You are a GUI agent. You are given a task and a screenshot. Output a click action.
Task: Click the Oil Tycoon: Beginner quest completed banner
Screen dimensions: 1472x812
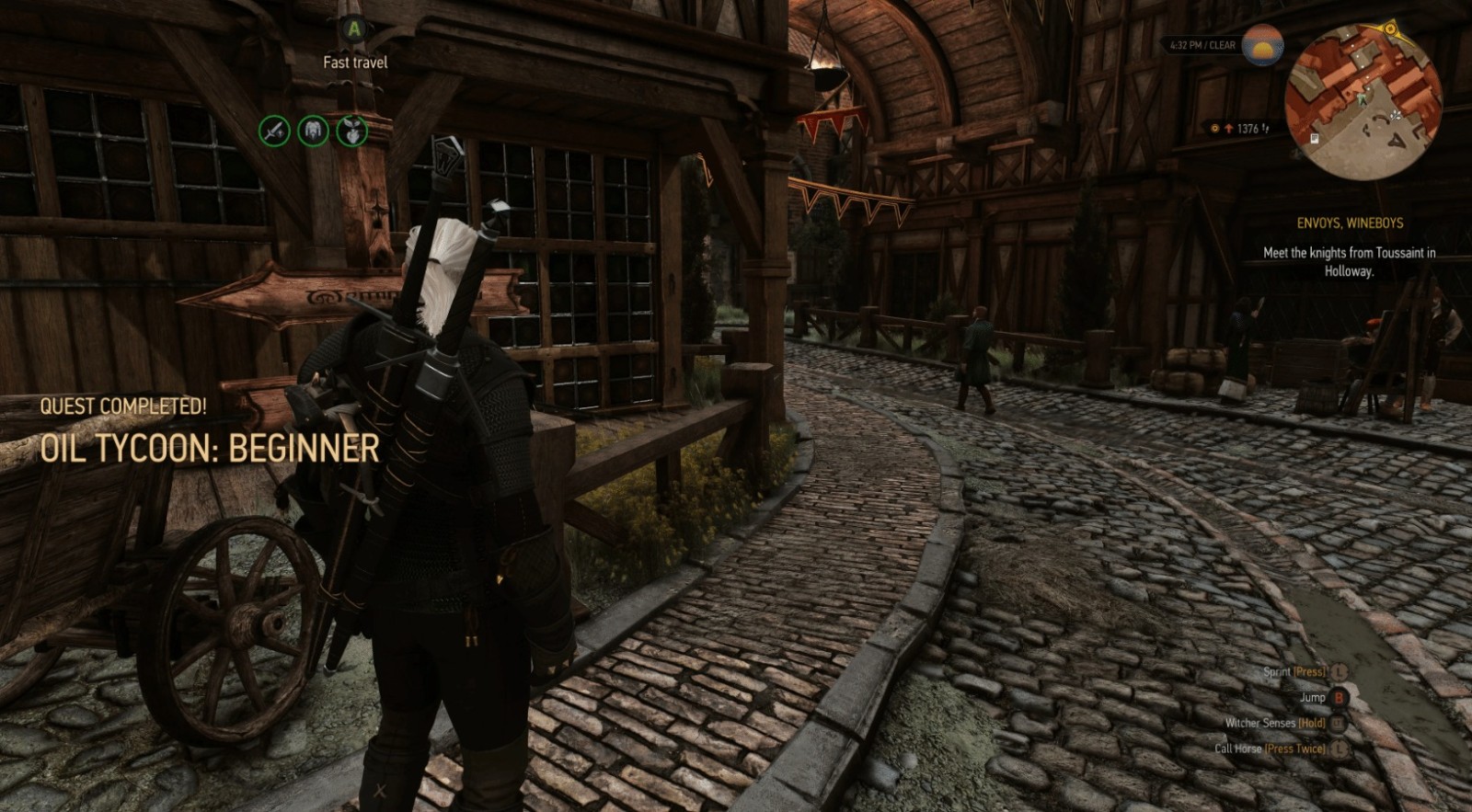[210, 448]
